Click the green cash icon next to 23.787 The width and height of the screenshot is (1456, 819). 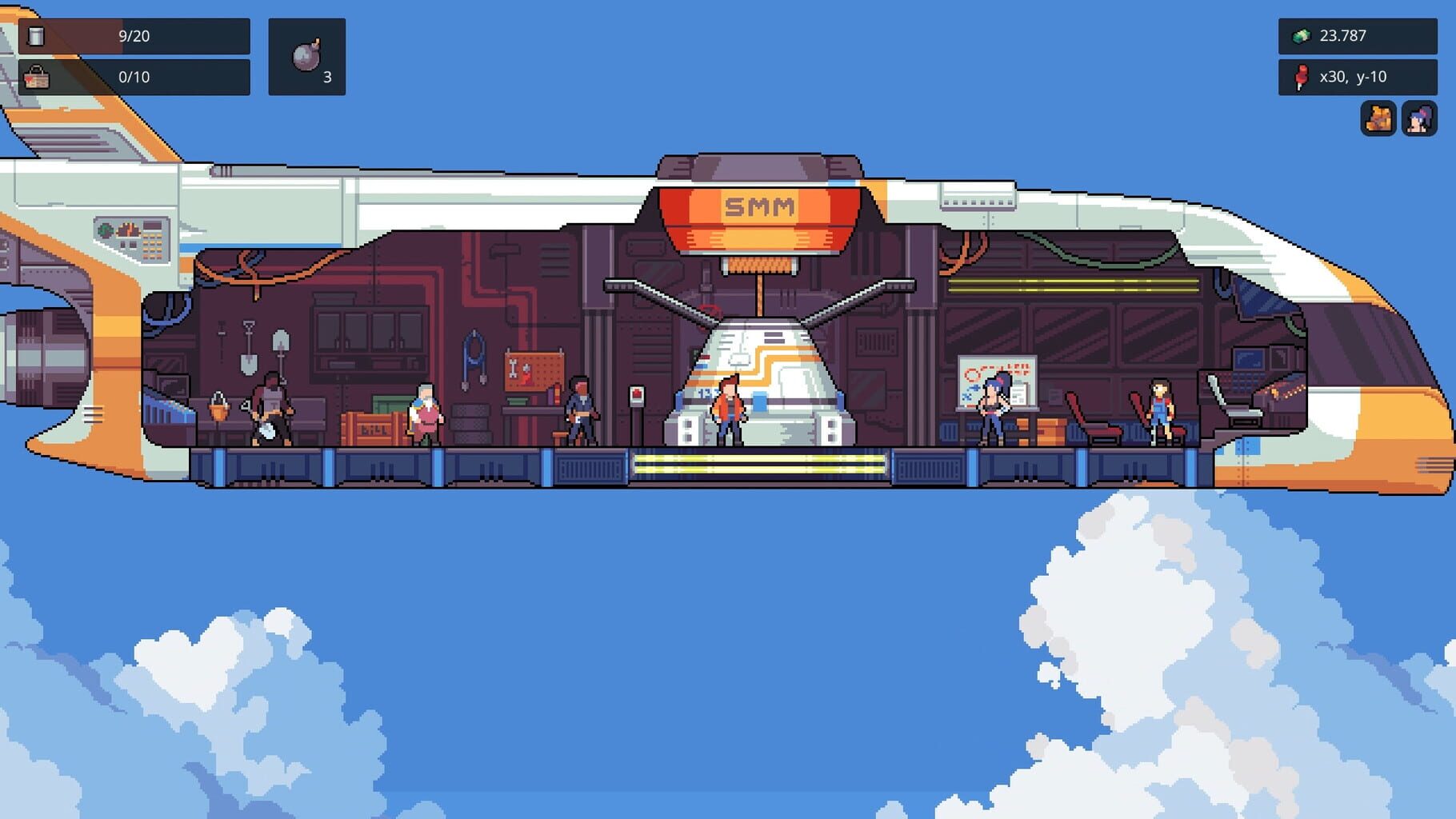[x=1303, y=36]
